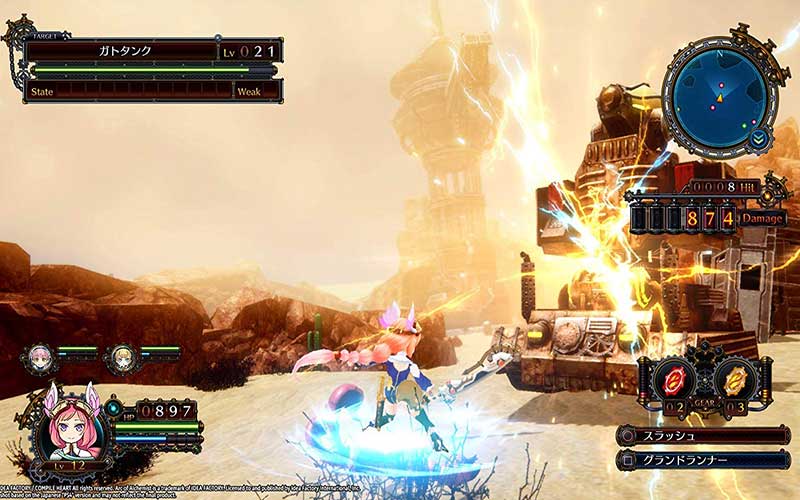Viewport: 800px width, 500px height.
Task: Choose the スラッシュ skill bar
Action: pyautogui.click(x=704, y=436)
